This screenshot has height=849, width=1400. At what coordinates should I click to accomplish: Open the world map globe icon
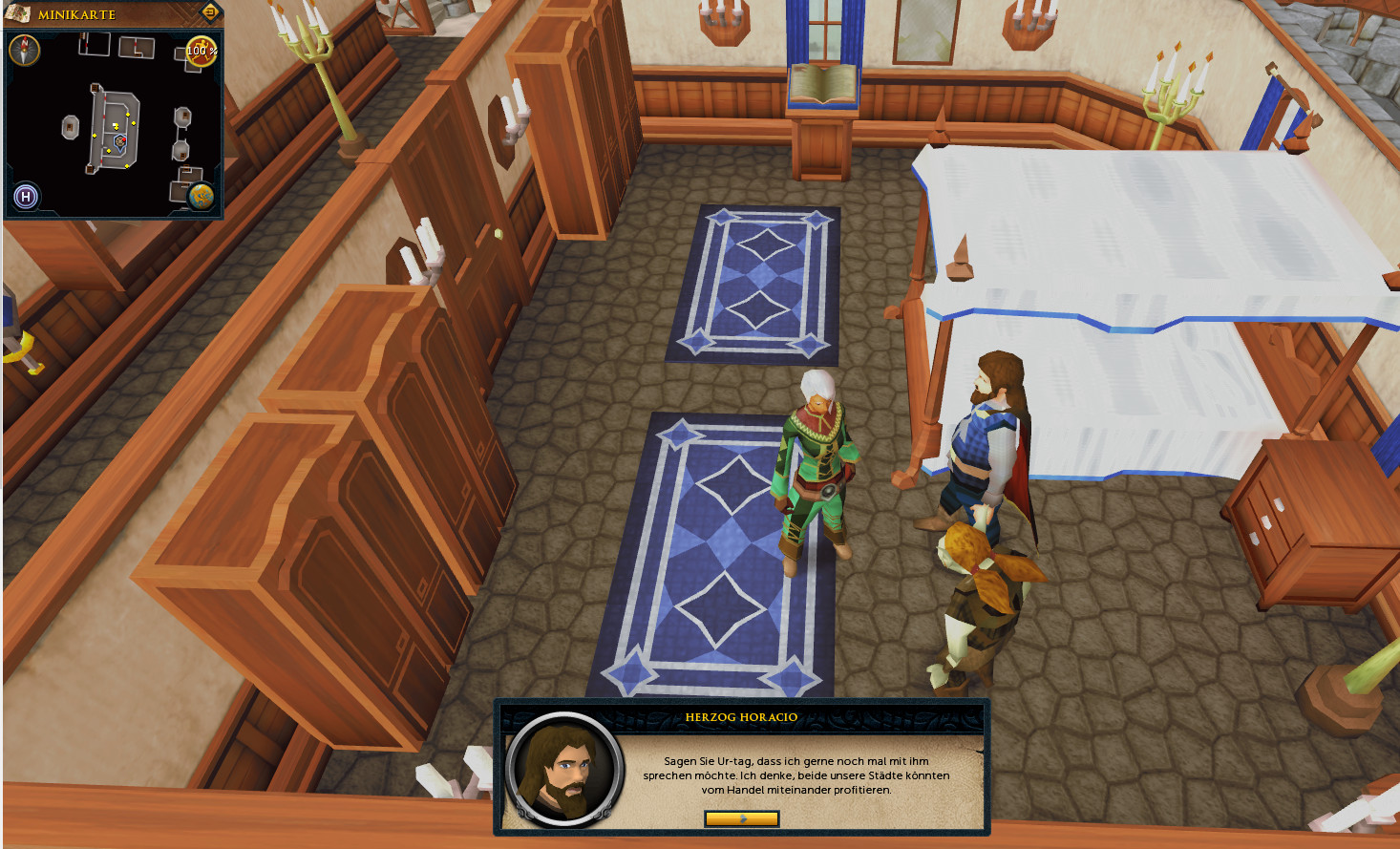coord(201,197)
